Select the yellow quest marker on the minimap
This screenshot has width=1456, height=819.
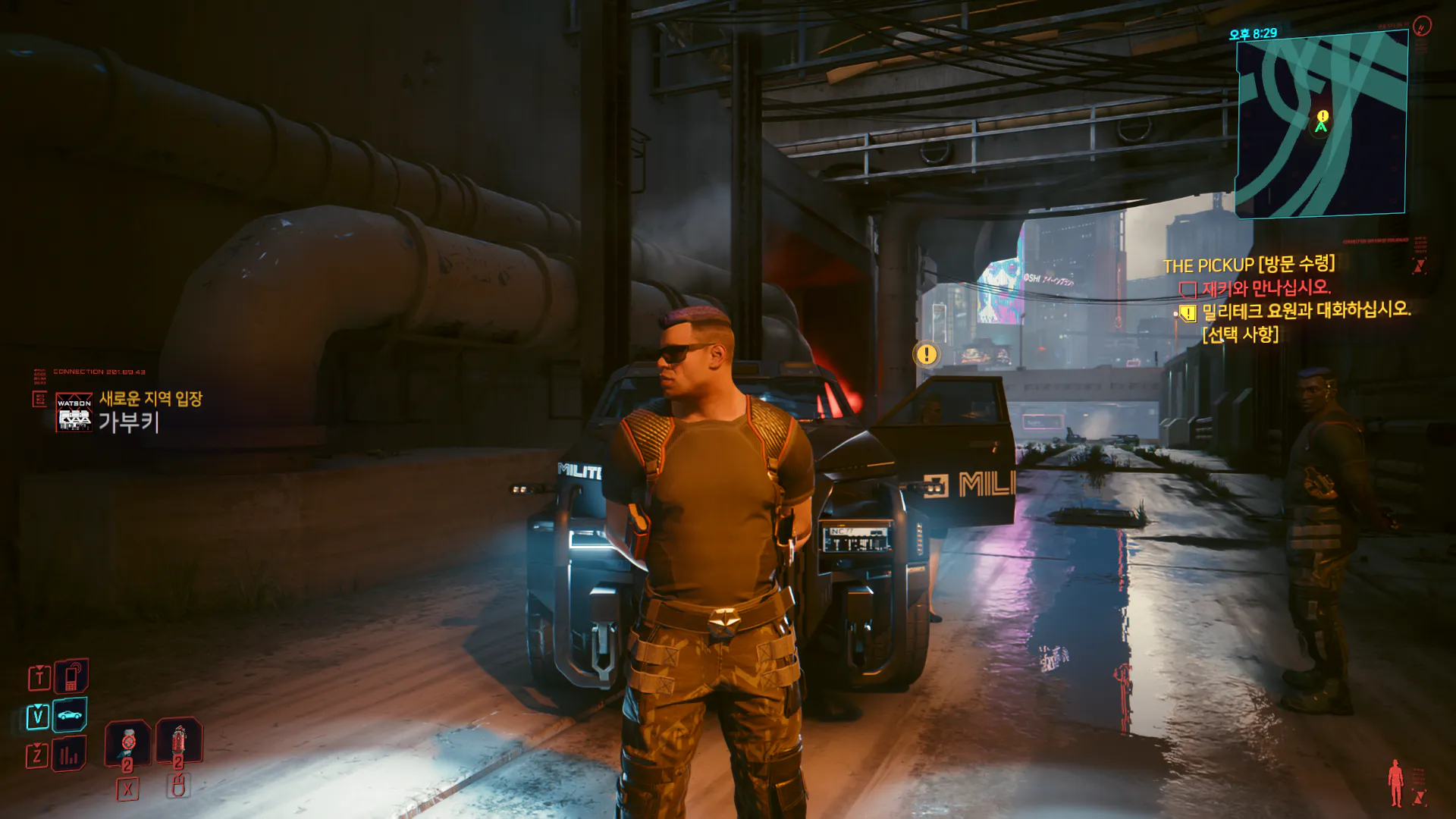(x=1323, y=116)
